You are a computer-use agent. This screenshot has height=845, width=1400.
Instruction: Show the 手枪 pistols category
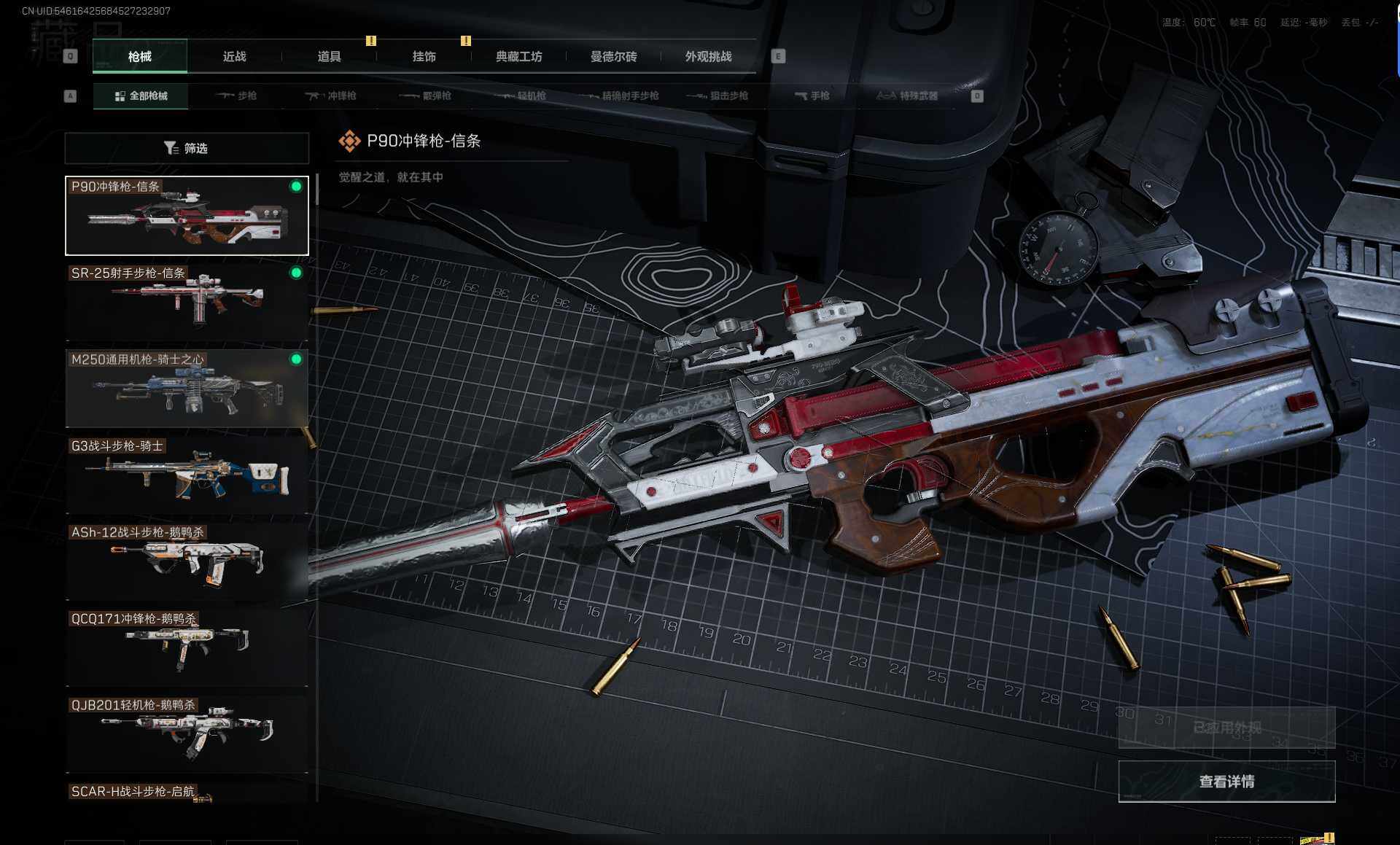(812, 96)
